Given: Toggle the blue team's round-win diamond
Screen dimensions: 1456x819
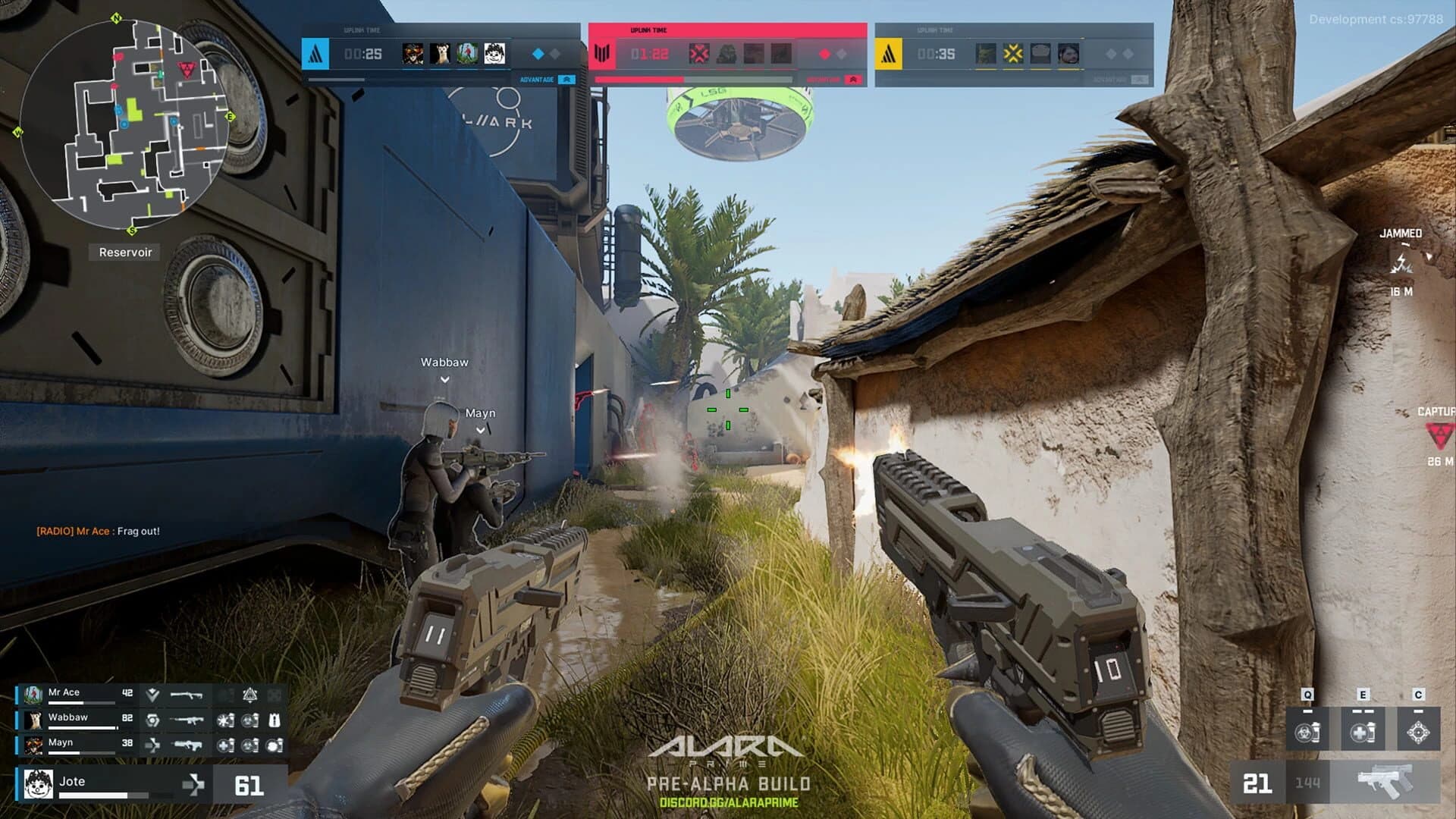Looking at the screenshot, I should (x=538, y=53).
